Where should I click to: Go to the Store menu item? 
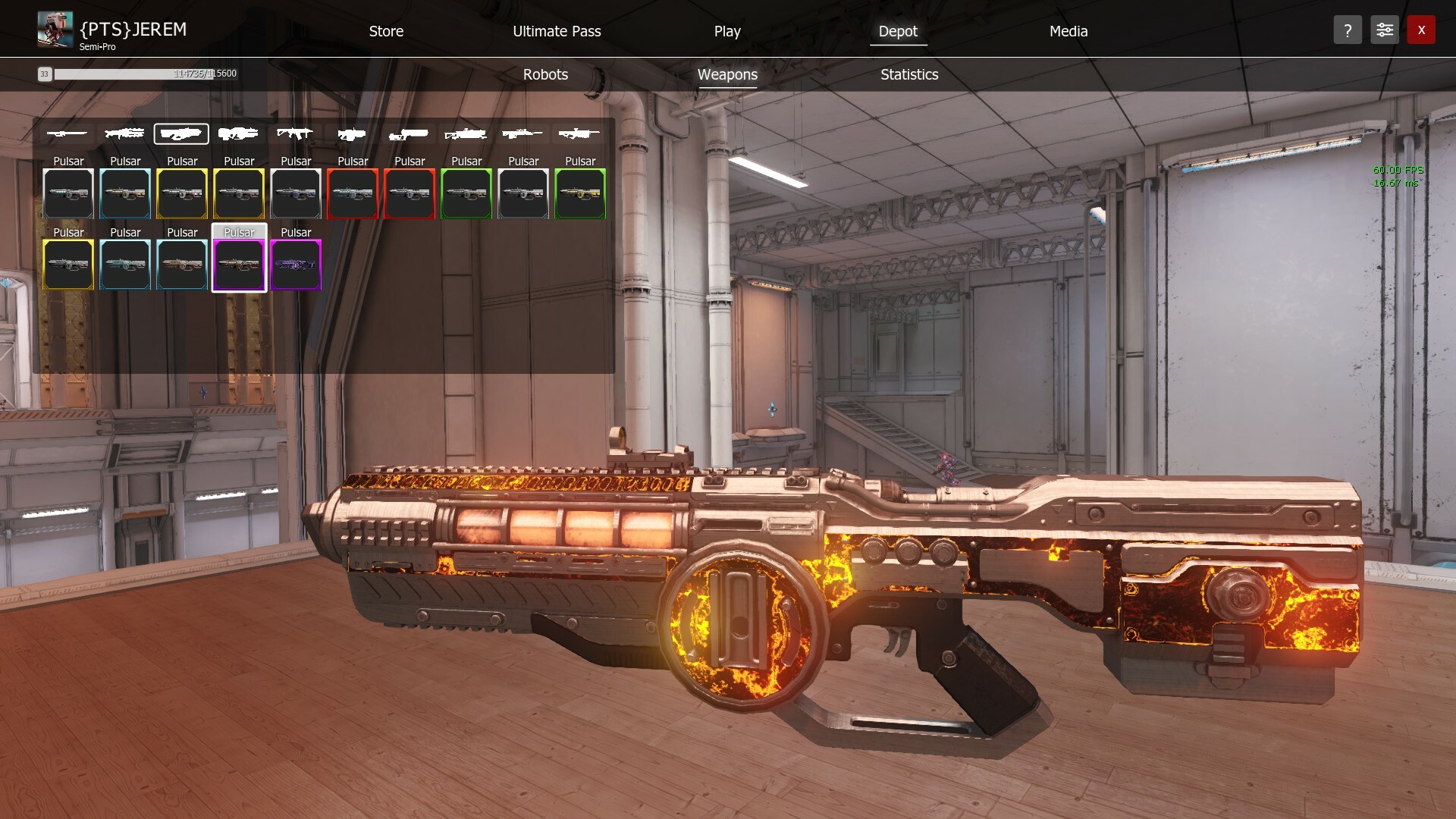[386, 31]
